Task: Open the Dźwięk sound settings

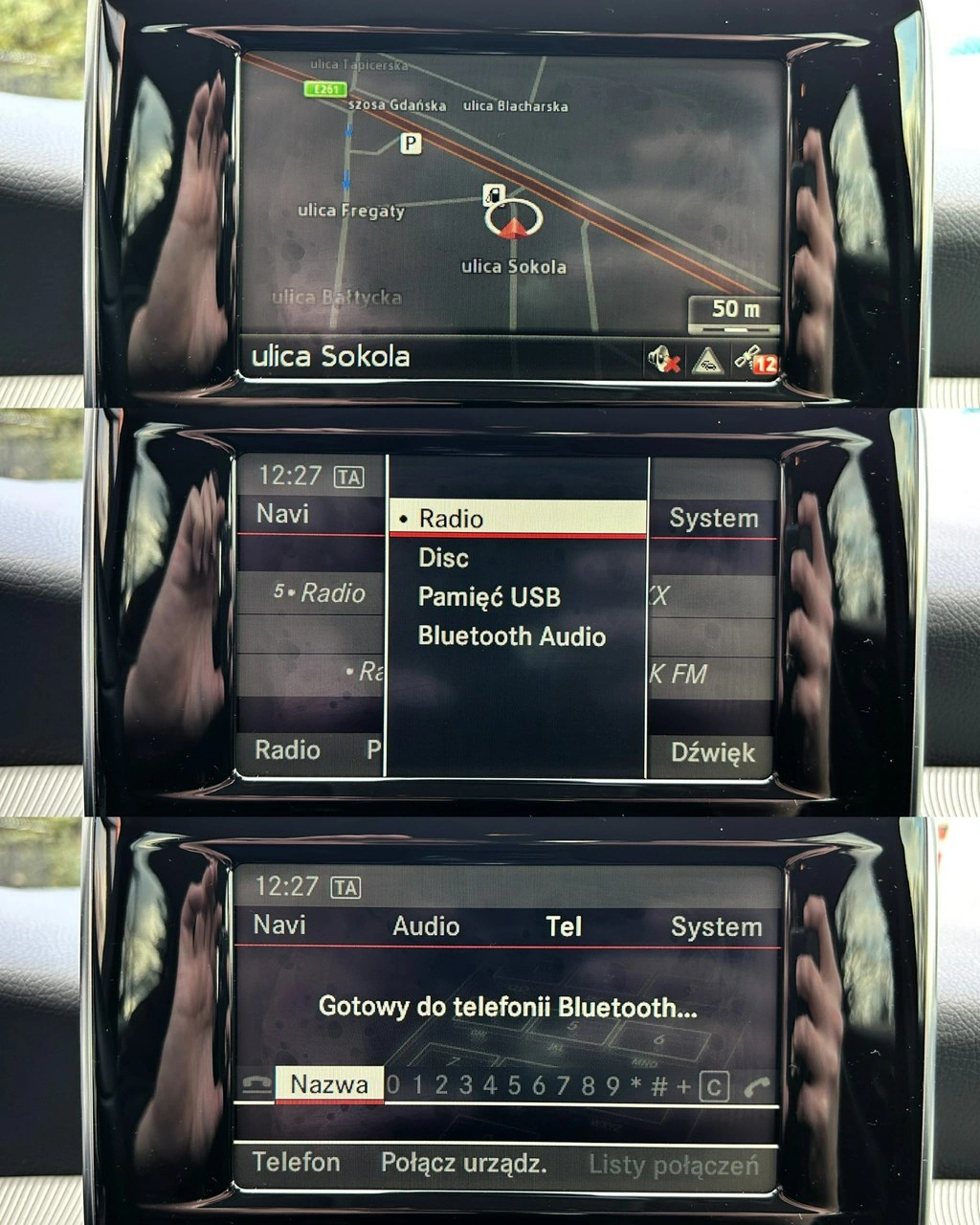Action: (x=712, y=753)
